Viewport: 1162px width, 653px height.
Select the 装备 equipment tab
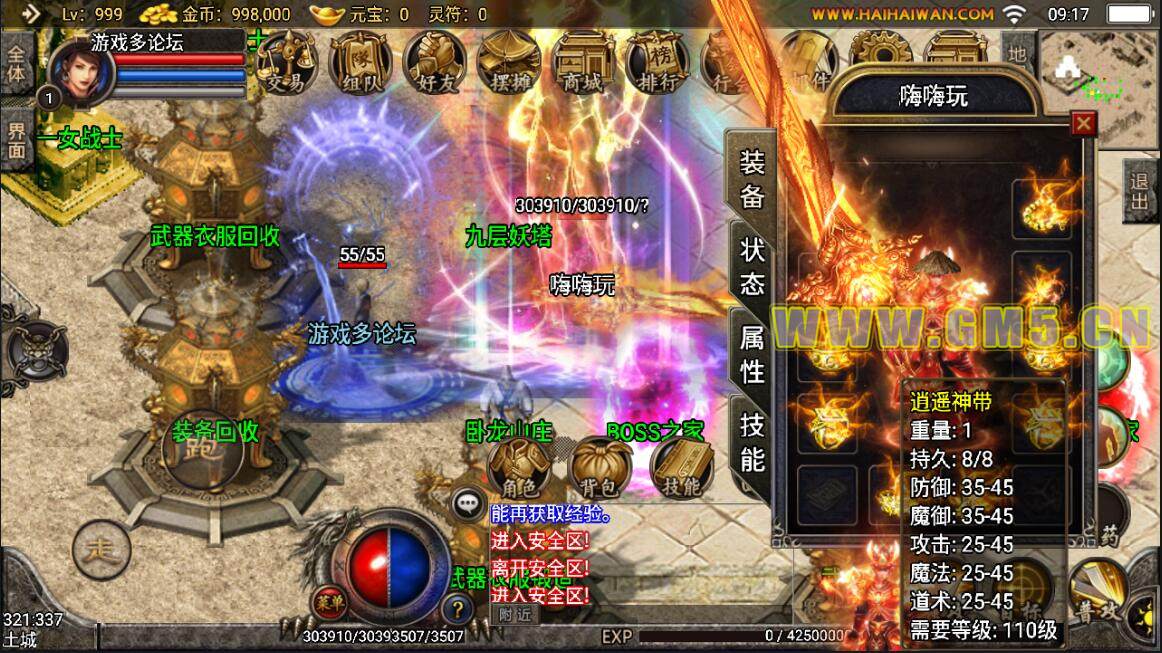(752, 178)
